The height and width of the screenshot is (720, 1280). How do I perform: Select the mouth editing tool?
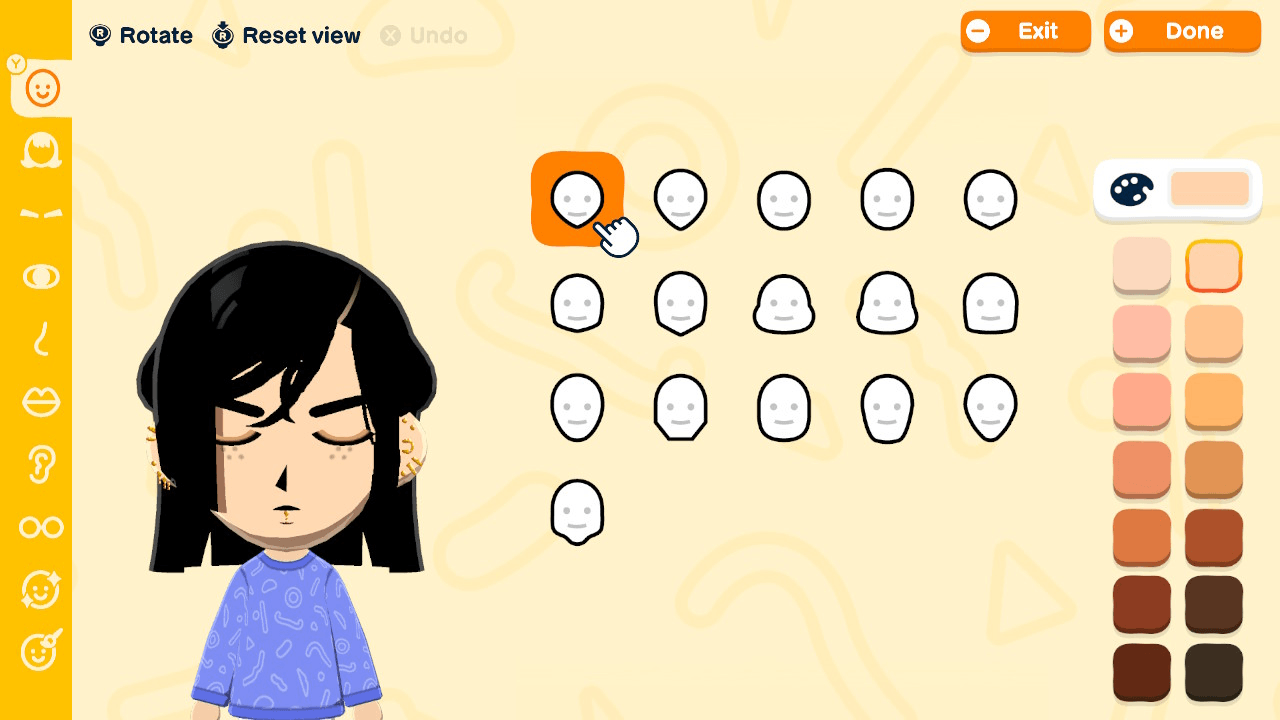(x=40, y=402)
